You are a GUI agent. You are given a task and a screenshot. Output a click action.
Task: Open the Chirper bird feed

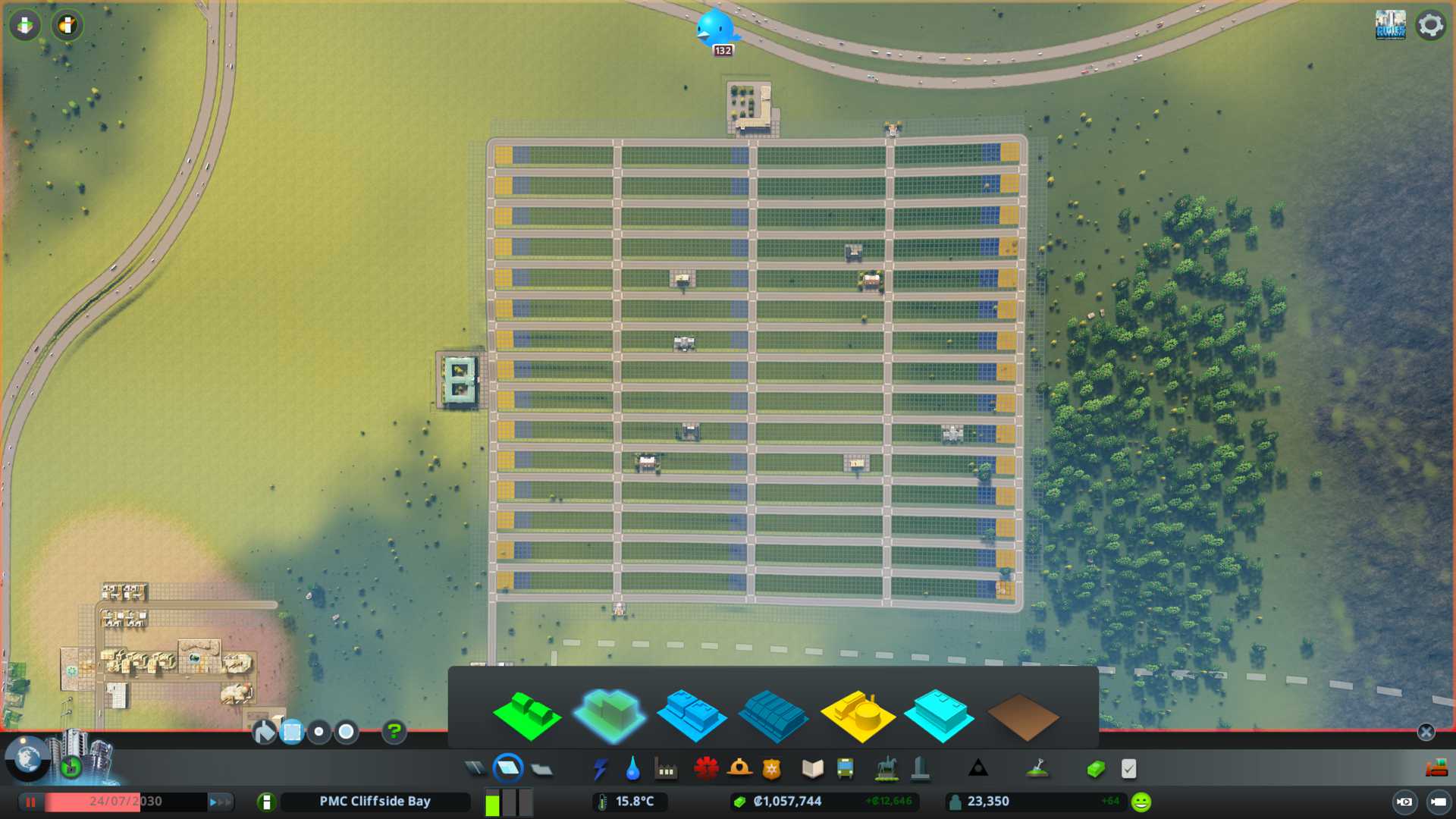coord(714,29)
